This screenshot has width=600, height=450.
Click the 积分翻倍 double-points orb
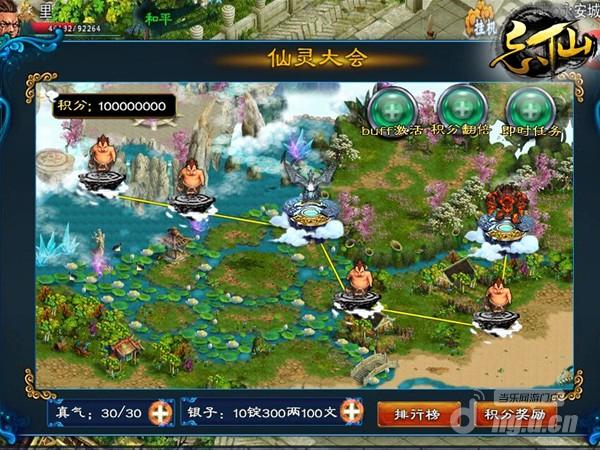point(460,107)
